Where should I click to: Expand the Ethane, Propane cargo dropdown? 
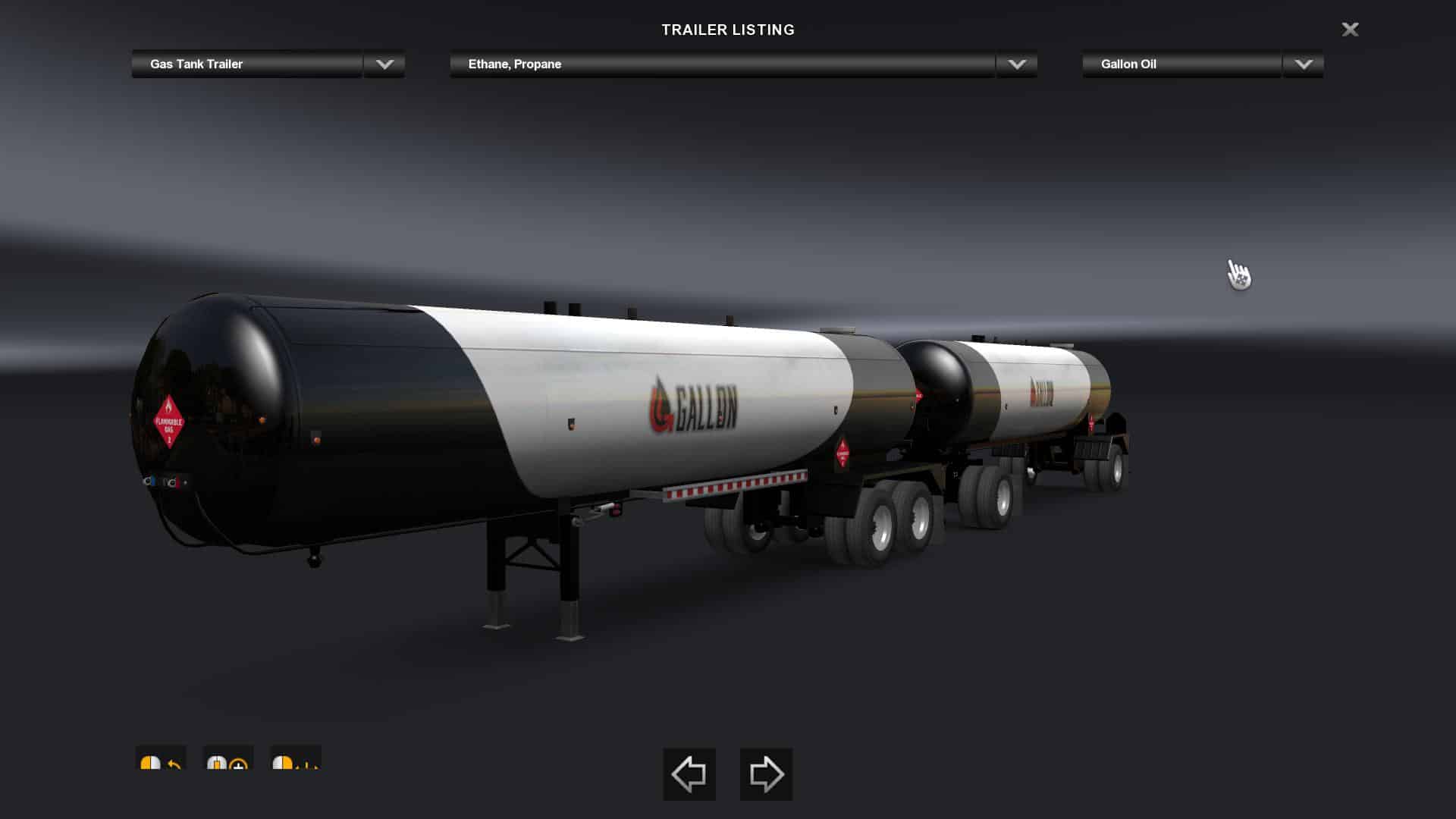pos(1017,64)
